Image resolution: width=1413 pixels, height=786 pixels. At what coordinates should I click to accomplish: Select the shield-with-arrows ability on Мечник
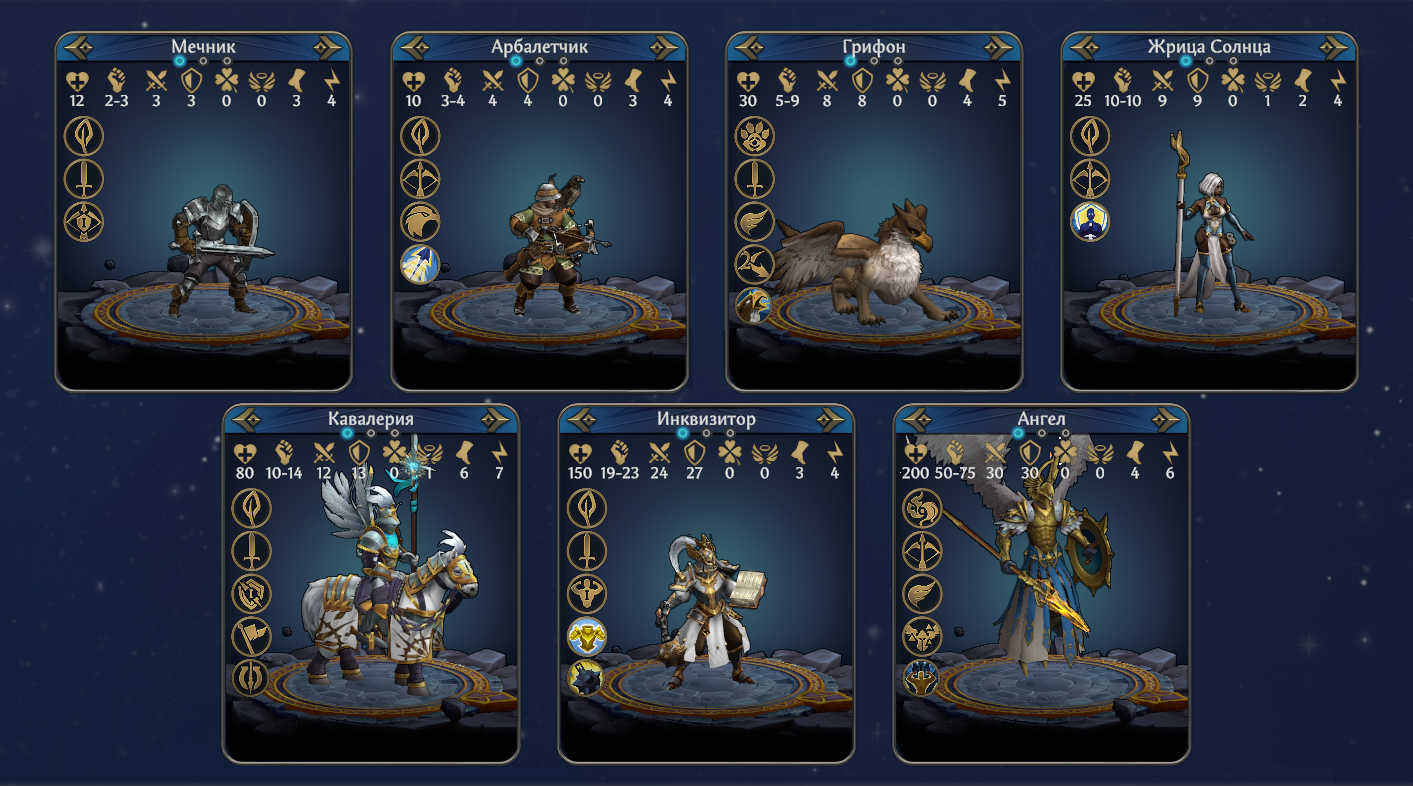point(84,220)
